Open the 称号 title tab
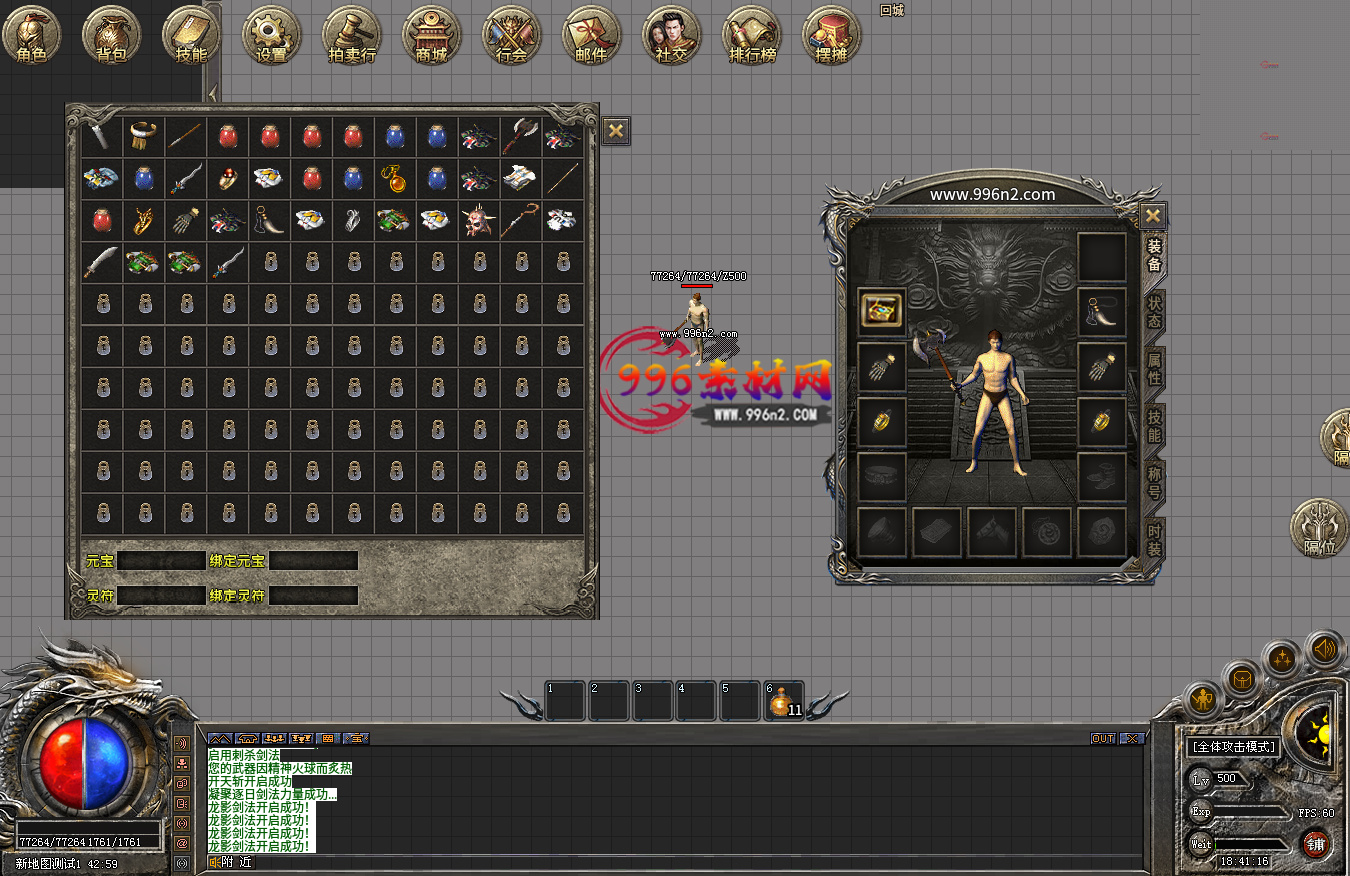 1154,482
